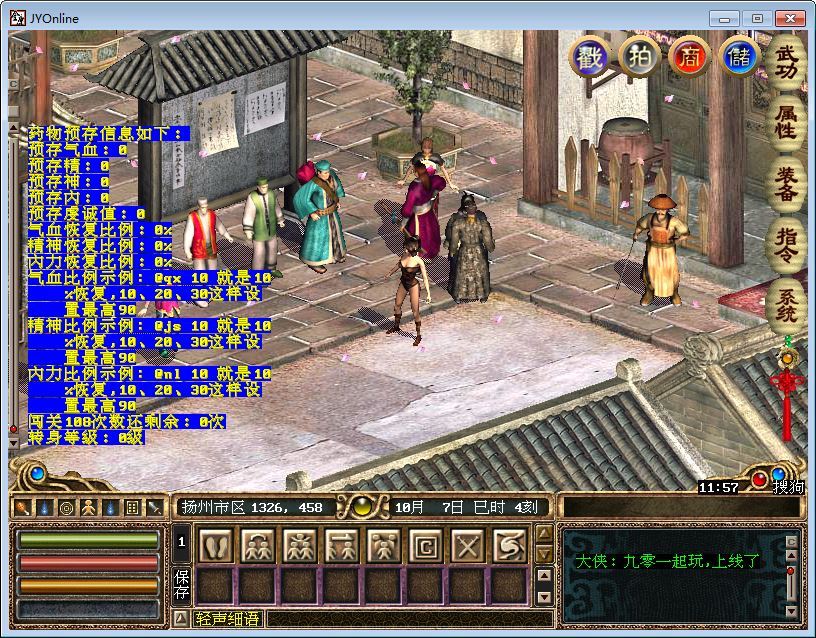Select the crossed swords hotbar icon

click(467, 546)
